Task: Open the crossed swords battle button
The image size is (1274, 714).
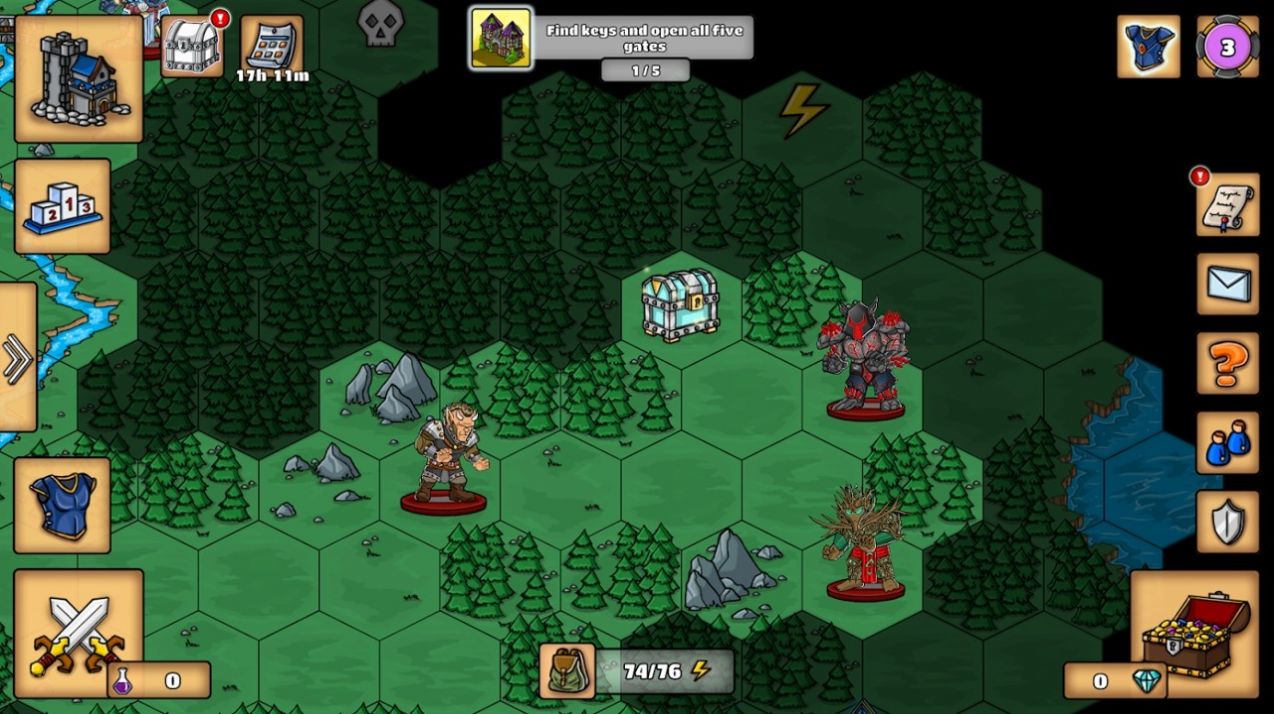Action: click(x=78, y=632)
